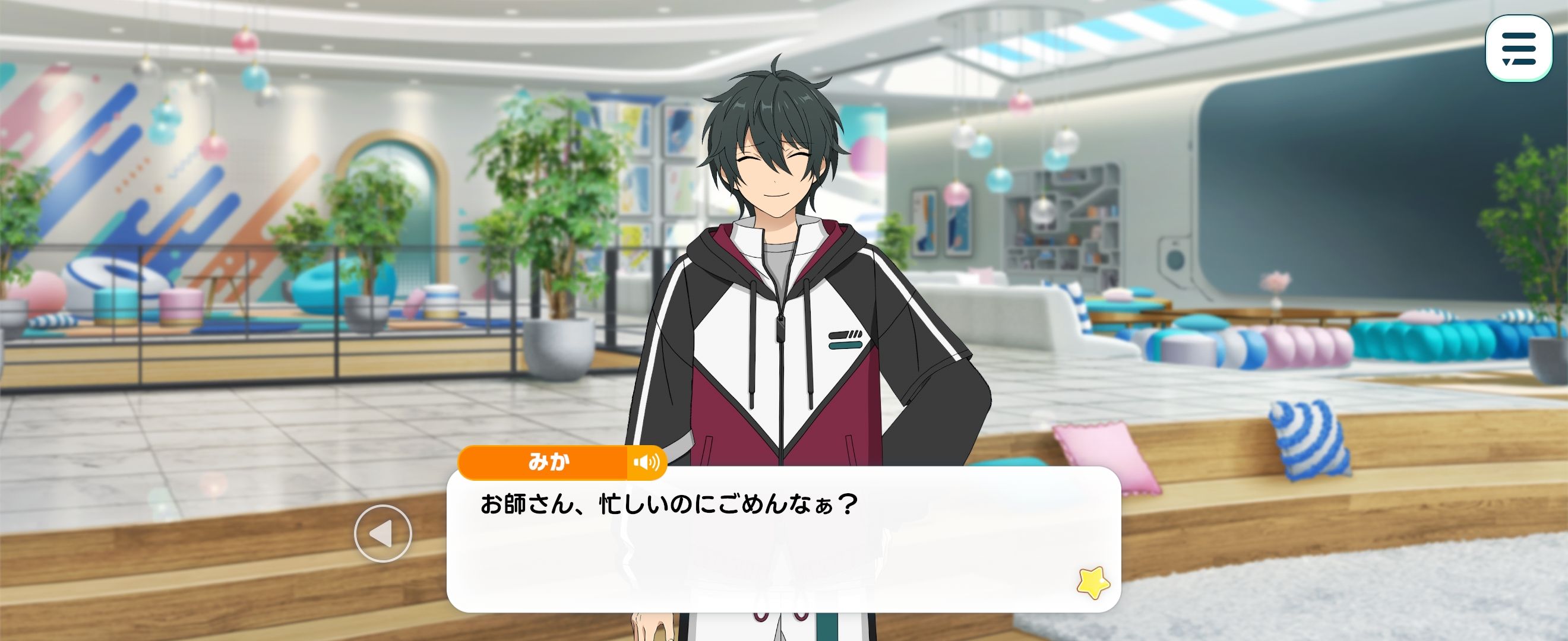Replay the voice line with the speaker icon
1568x641 pixels.
[646, 463]
